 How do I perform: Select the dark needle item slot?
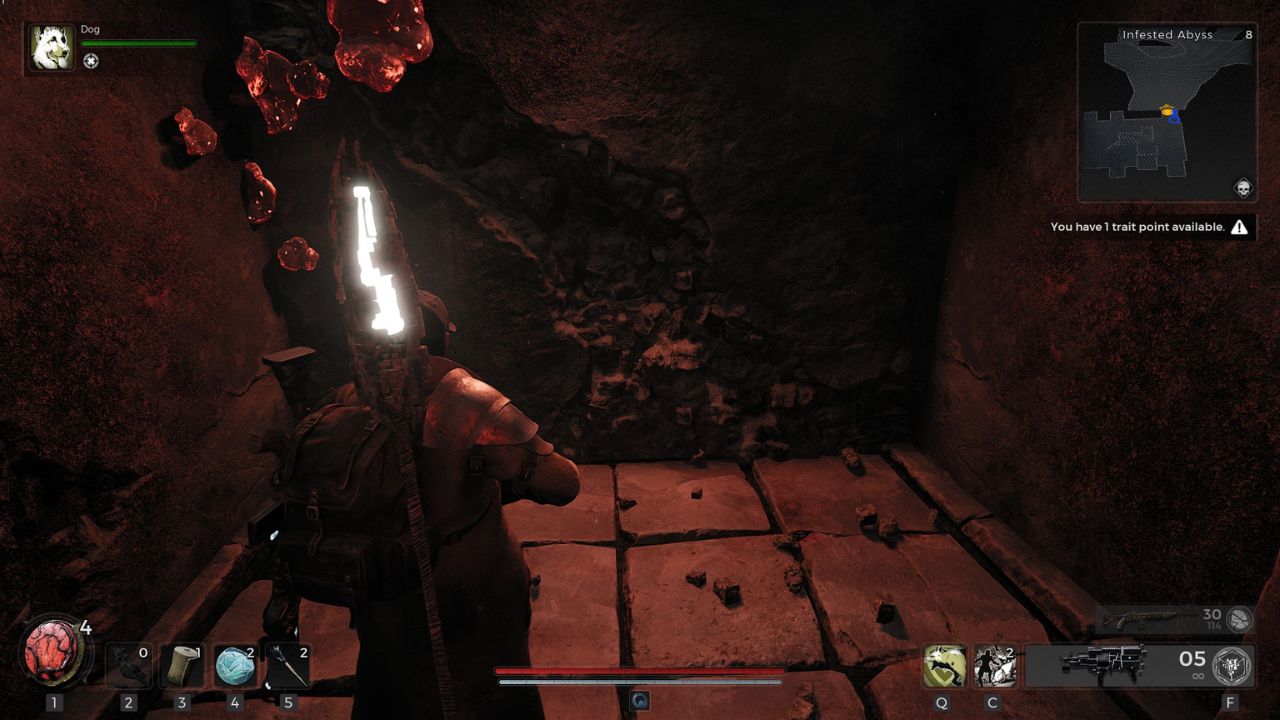coord(289,667)
